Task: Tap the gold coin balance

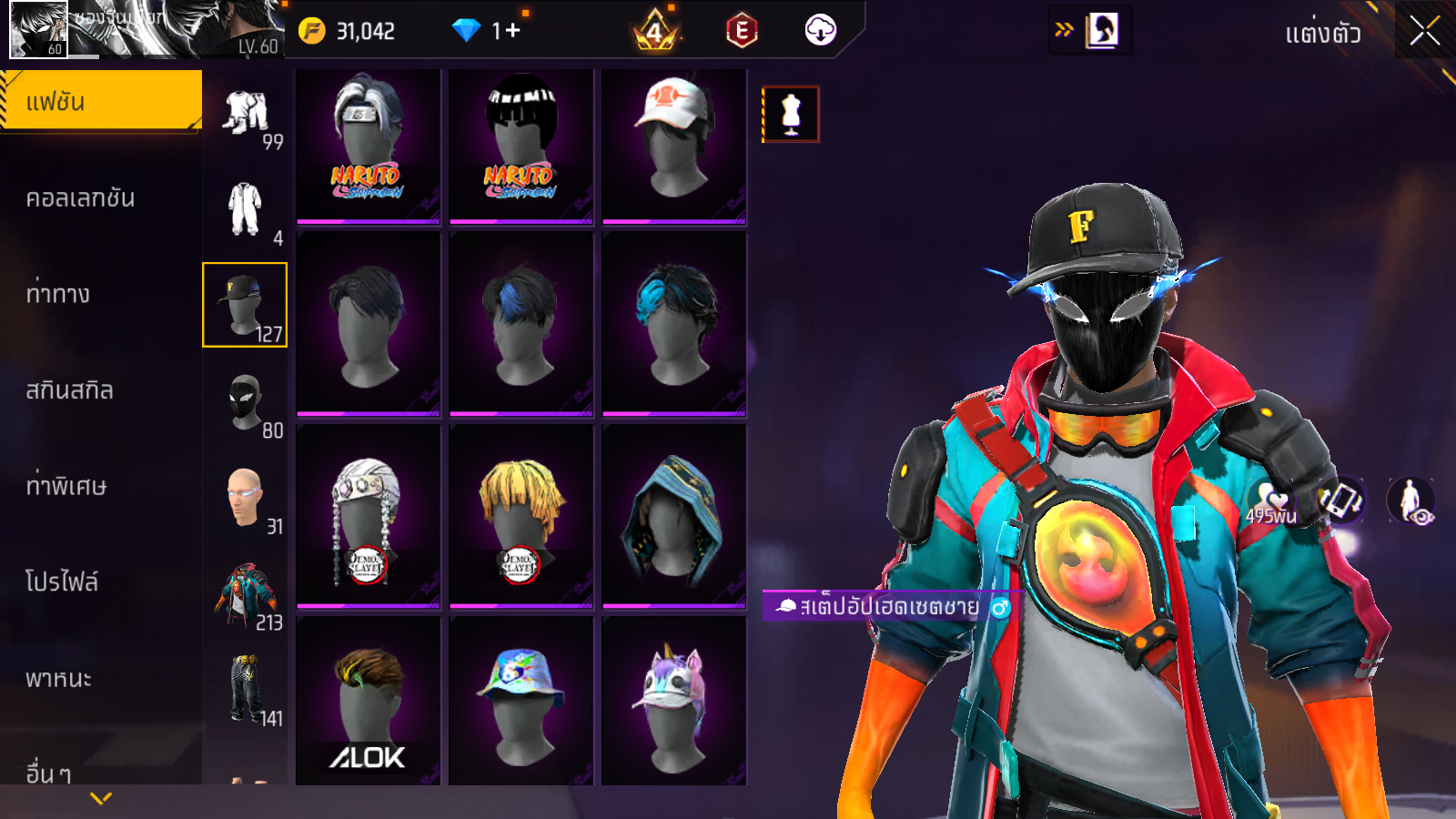Action: coord(349,31)
